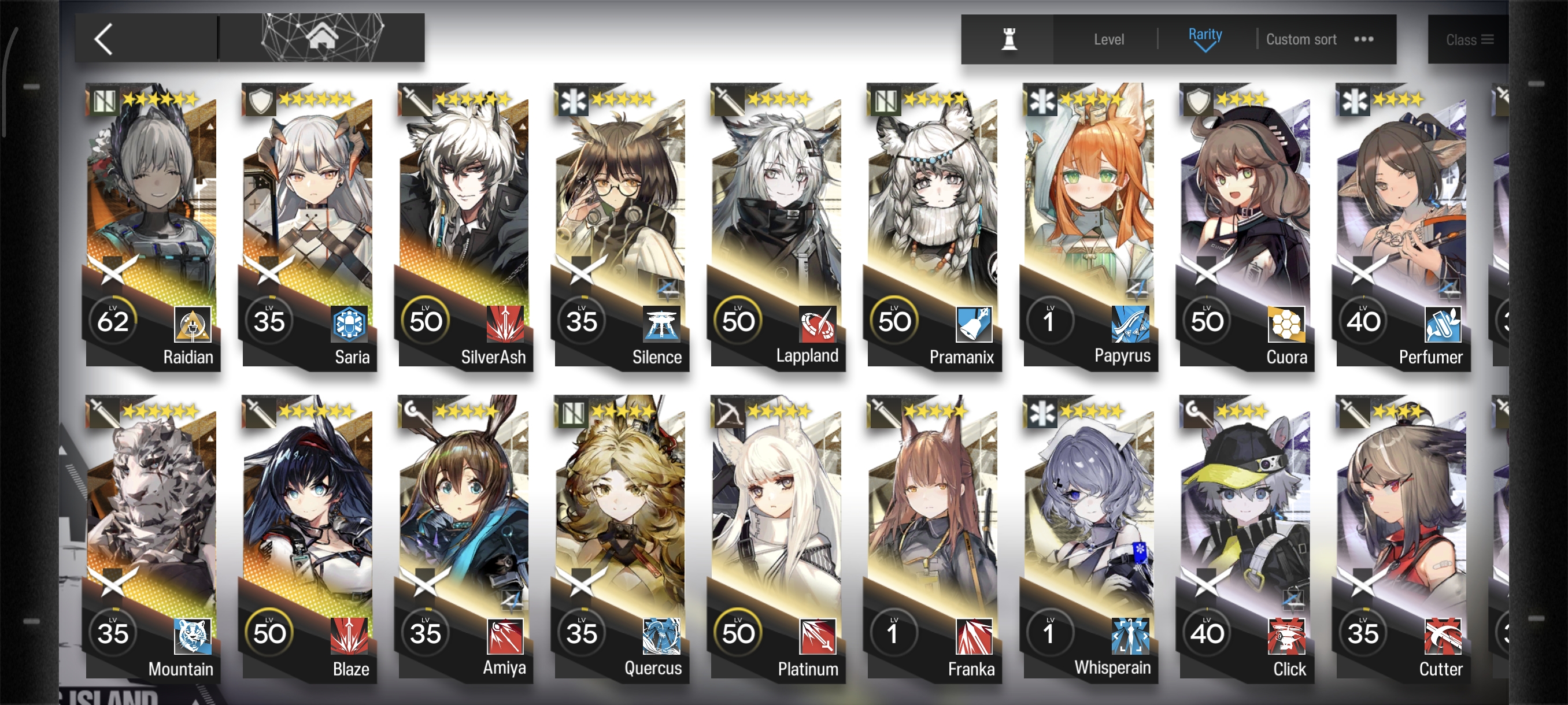Select the Raidian operator card
The height and width of the screenshot is (705, 1568).
coord(152,225)
